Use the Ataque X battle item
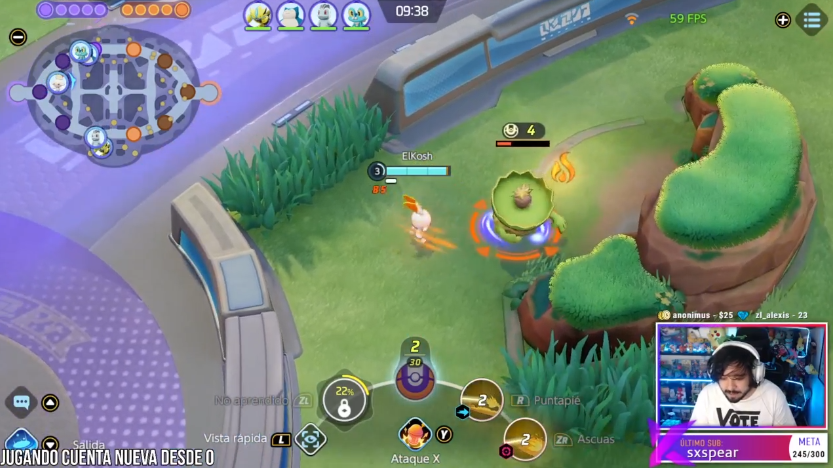The height and width of the screenshot is (468, 833). [x=415, y=435]
